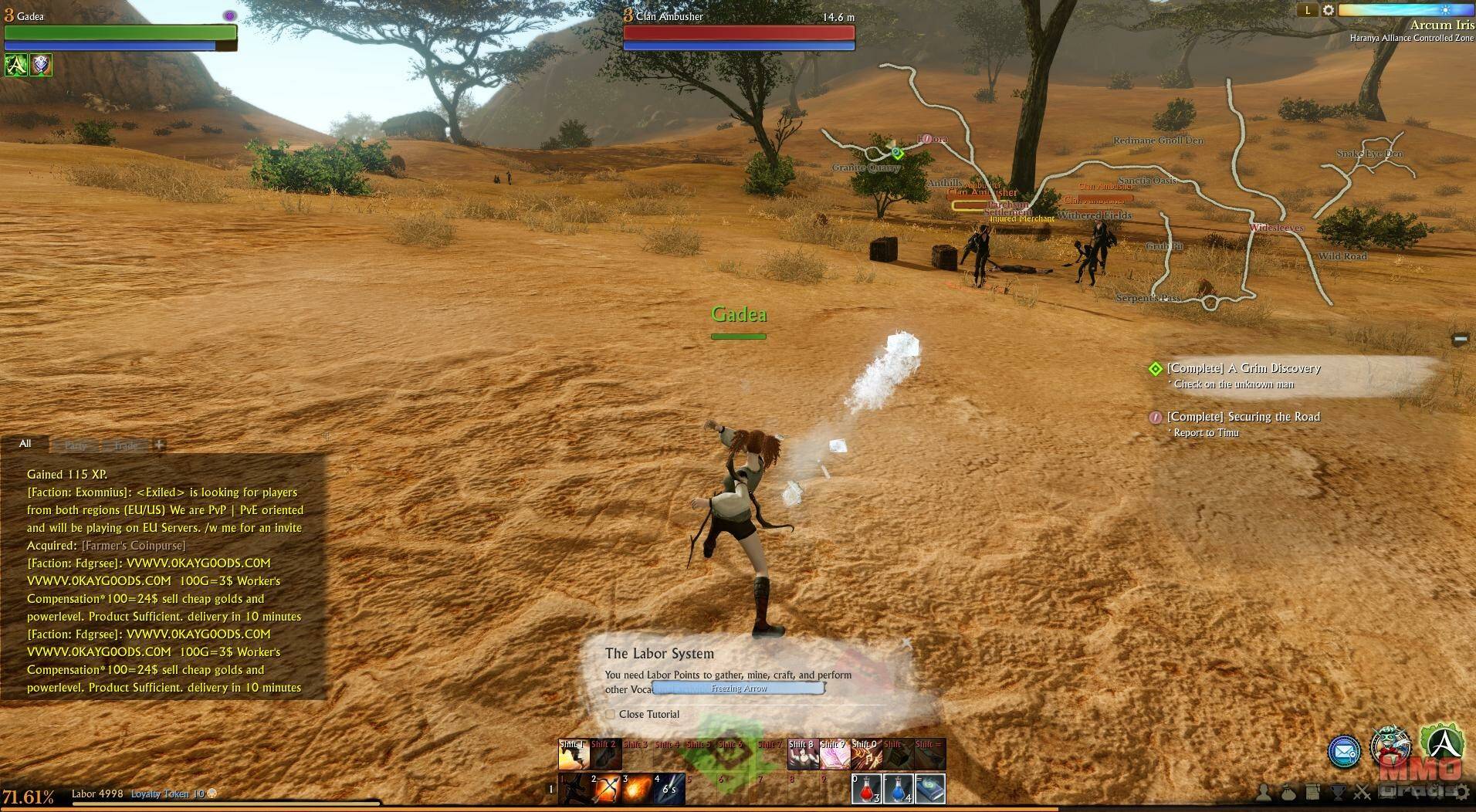Collapse the quest tracker with minus button
The image size is (1476, 812).
[x=1460, y=339]
